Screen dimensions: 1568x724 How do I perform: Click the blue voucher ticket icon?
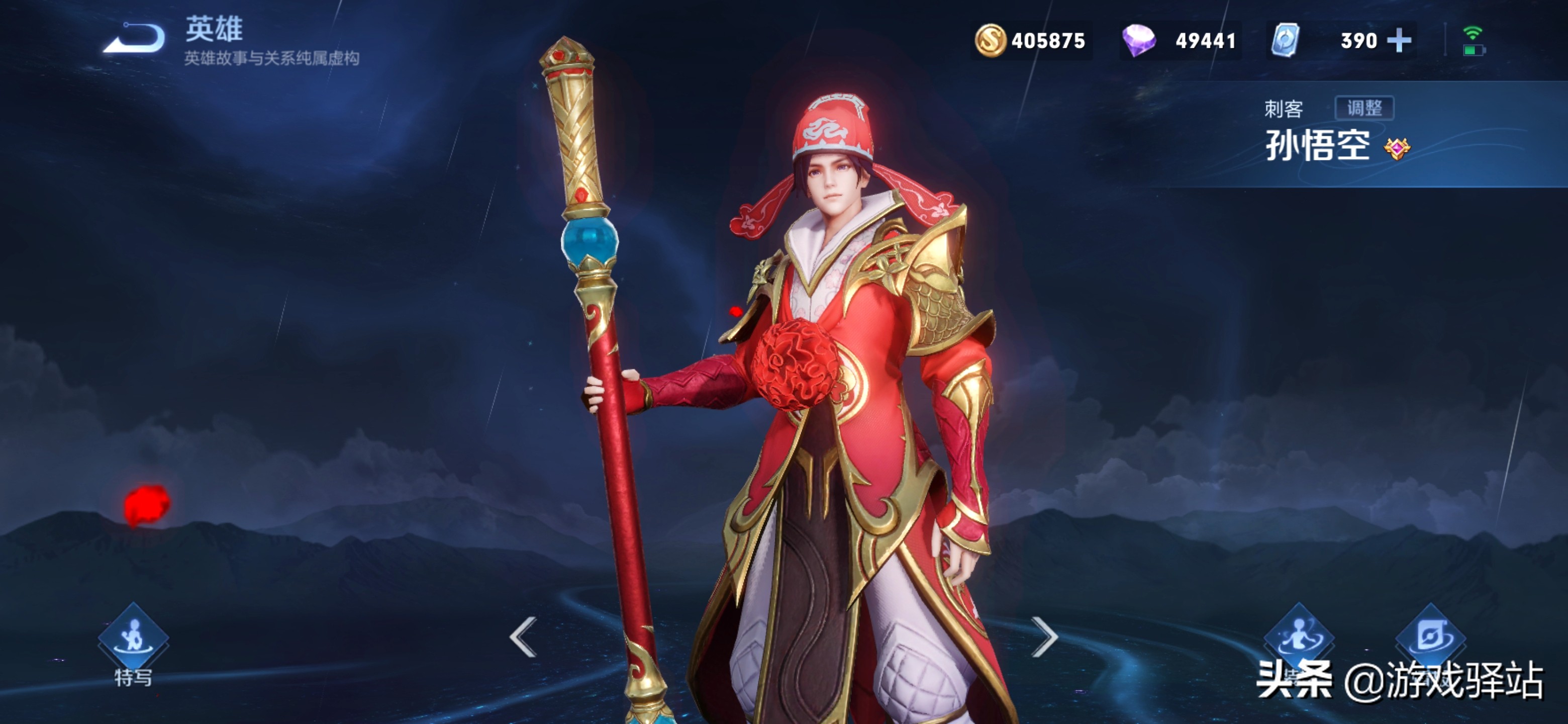pyautogui.click(x=1286, y=41)
